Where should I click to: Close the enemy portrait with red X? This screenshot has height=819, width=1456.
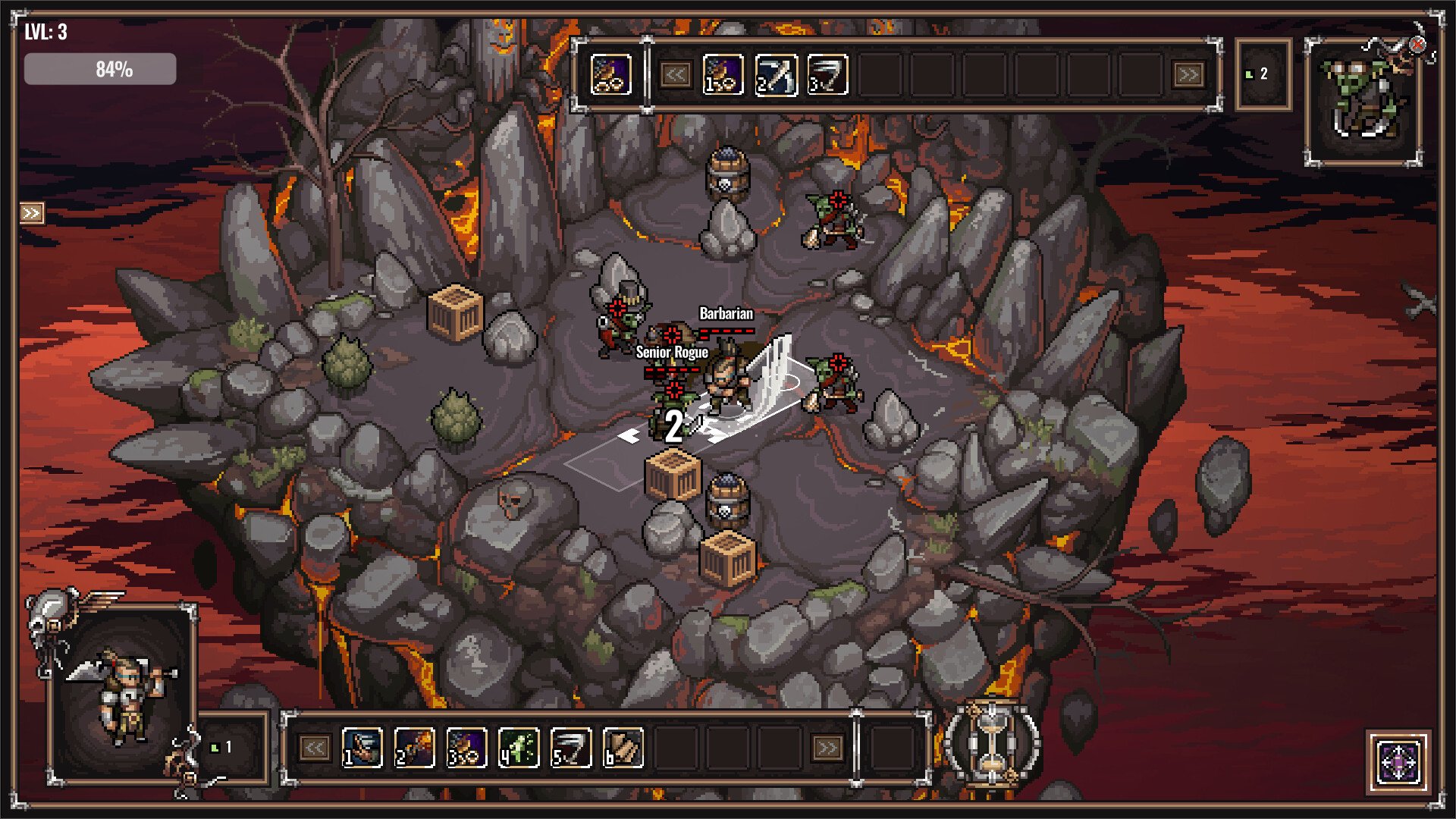tap(1417, 45)
